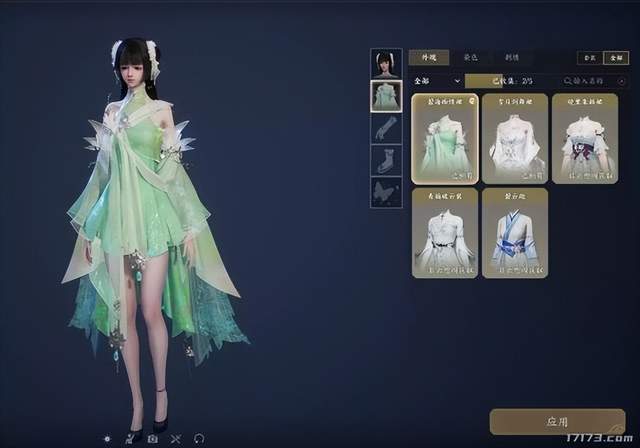Open the 全部 filter dropdown
The width and height of the screenshot is (640, 448).
click(x=437, y=80)
